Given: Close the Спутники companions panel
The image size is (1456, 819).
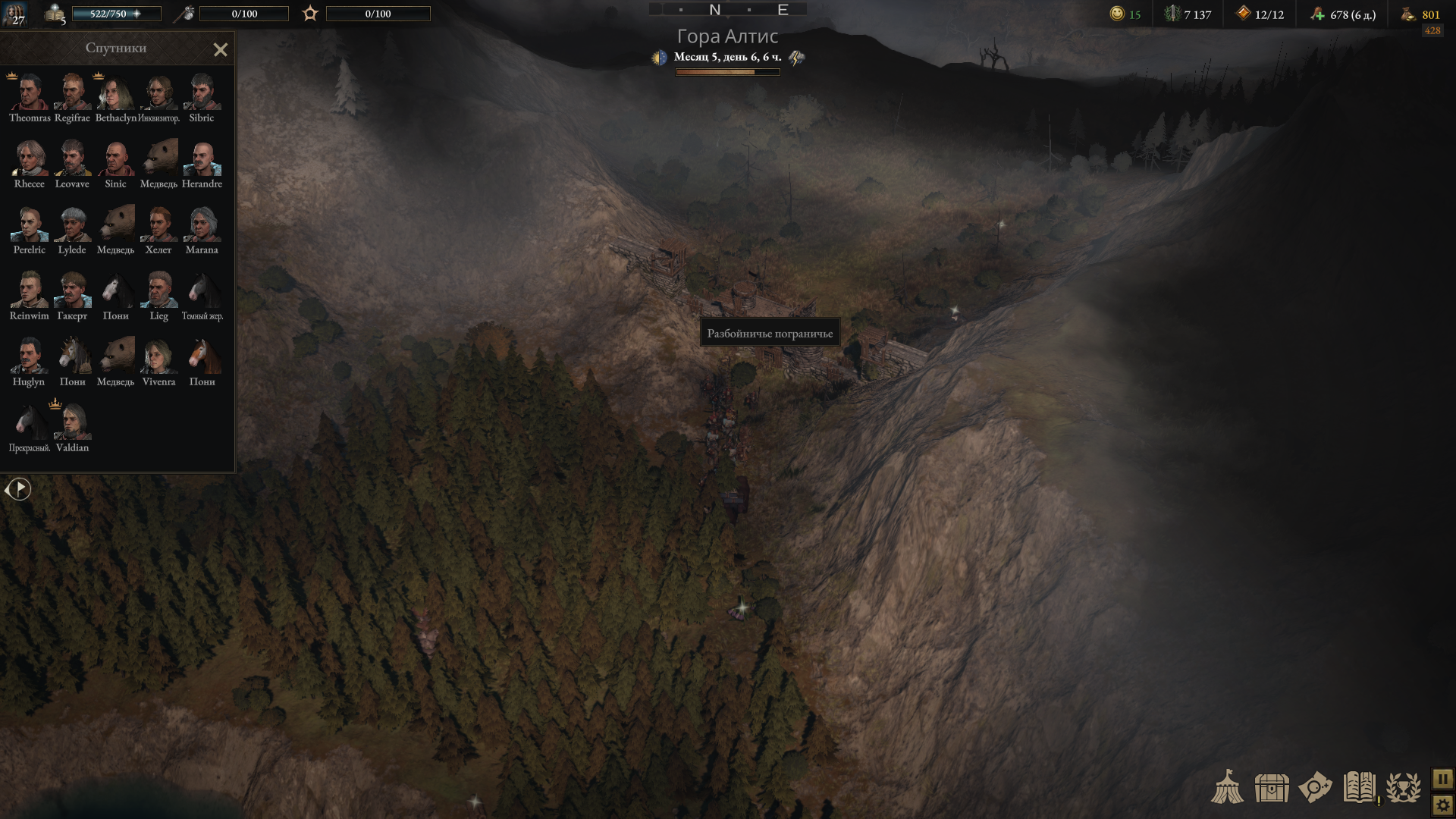Looking at the screenshot, I should click(220, 50).
